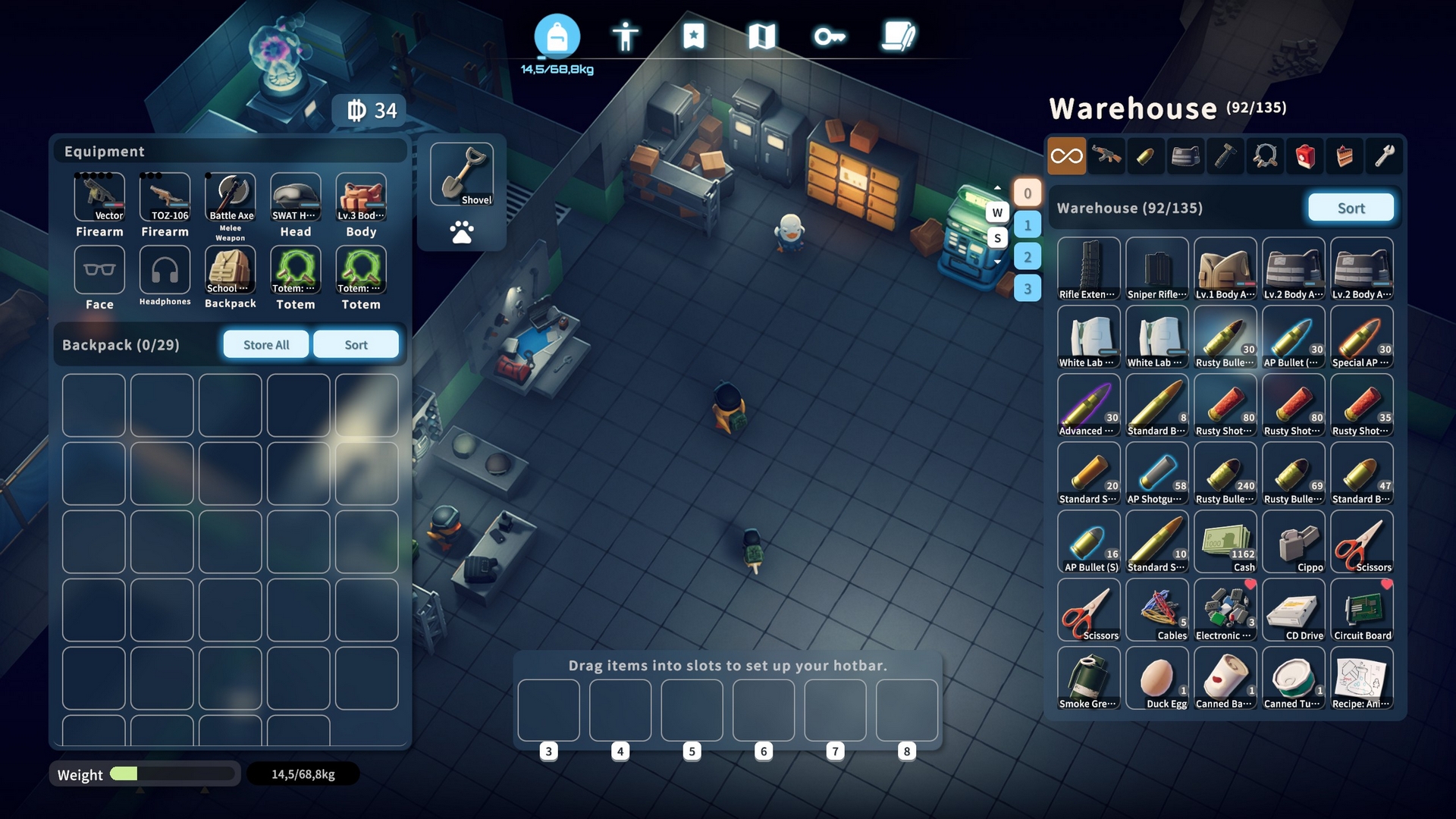The image size is (1456, 819).
Task: Choose the SWAT helmet head slot
Action: [x=296, y=197]
